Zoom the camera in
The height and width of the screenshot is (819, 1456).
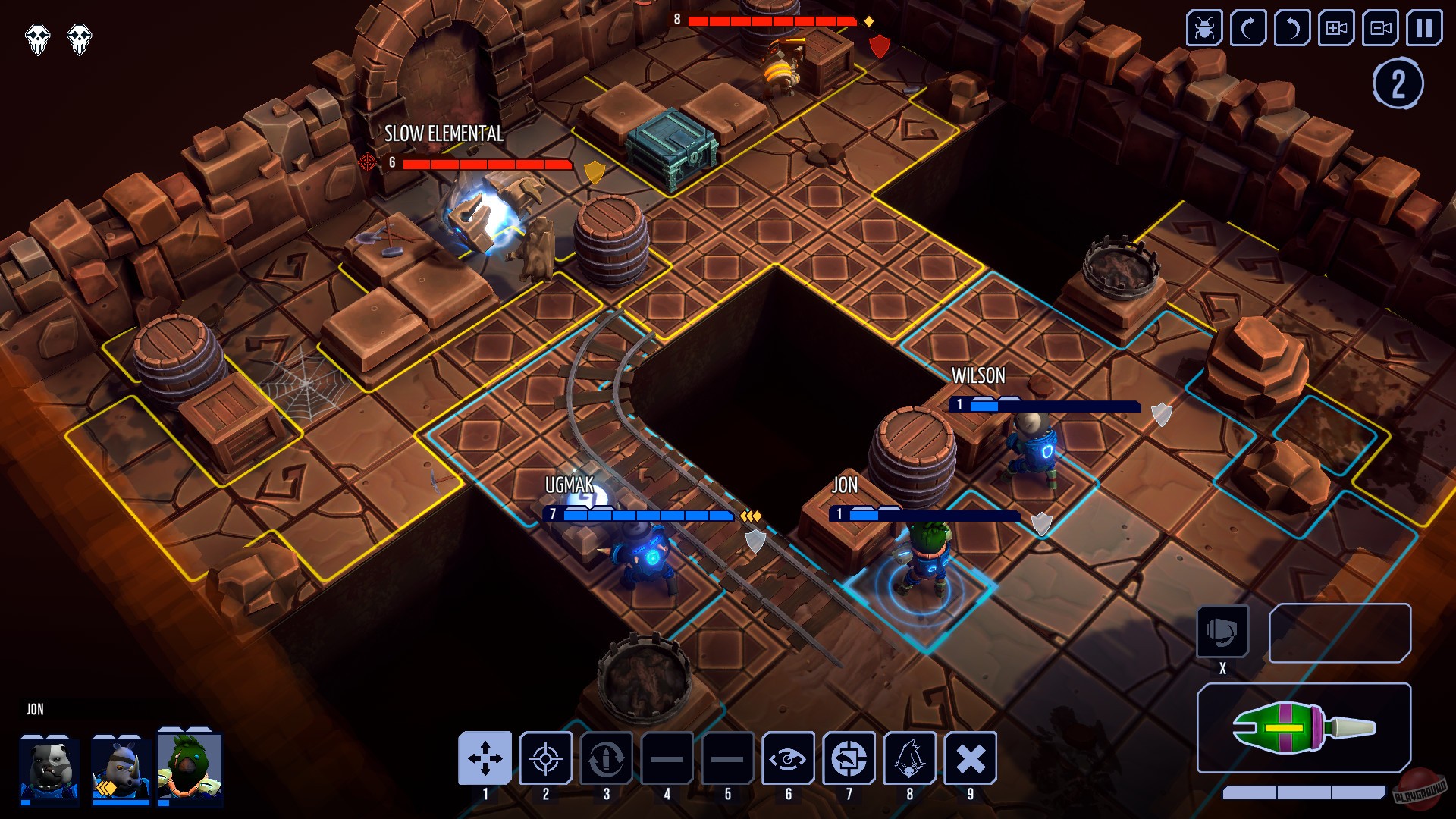coord(1335,30)
